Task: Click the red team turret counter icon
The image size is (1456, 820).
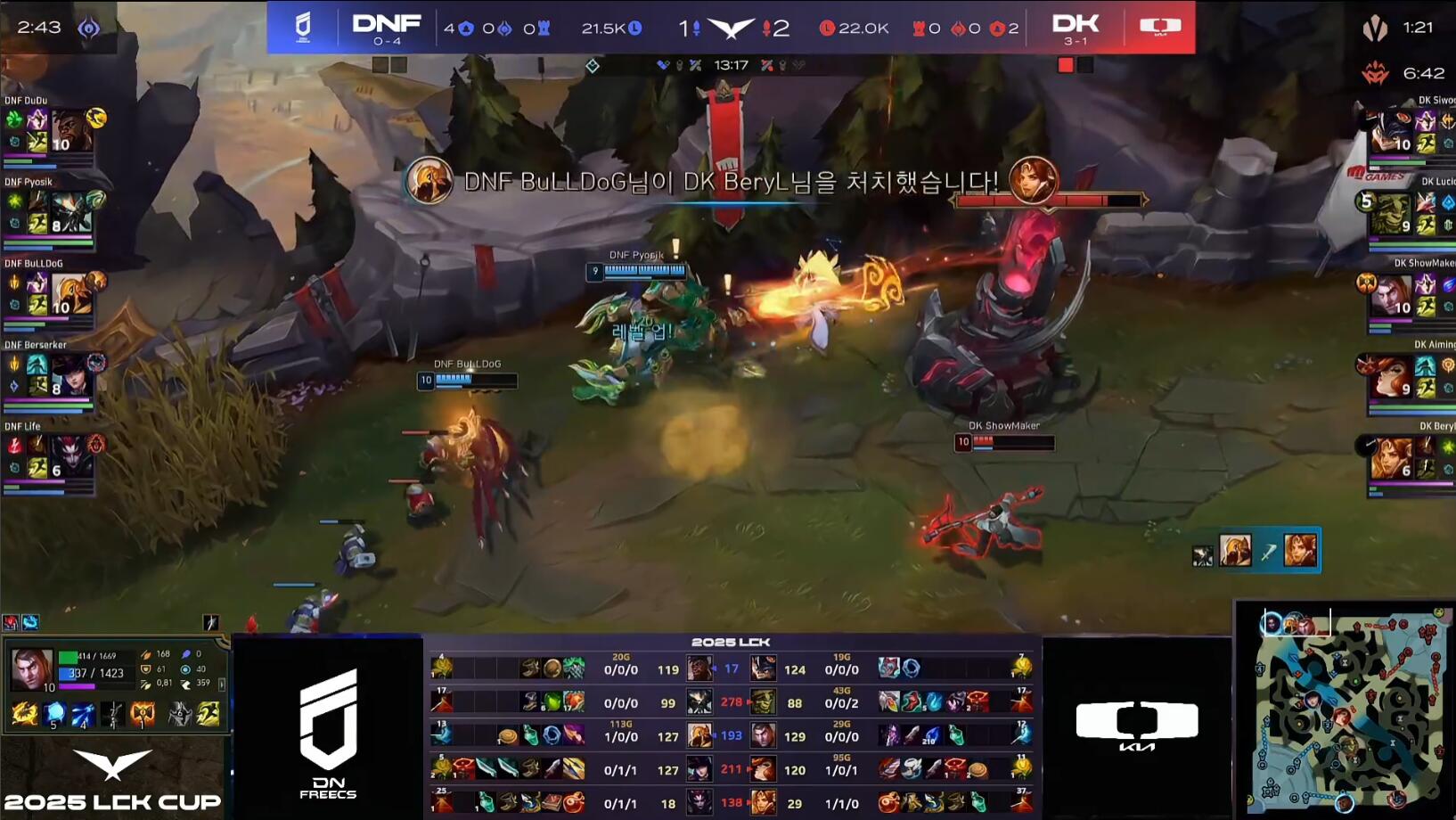Action: tap(996, 28)
